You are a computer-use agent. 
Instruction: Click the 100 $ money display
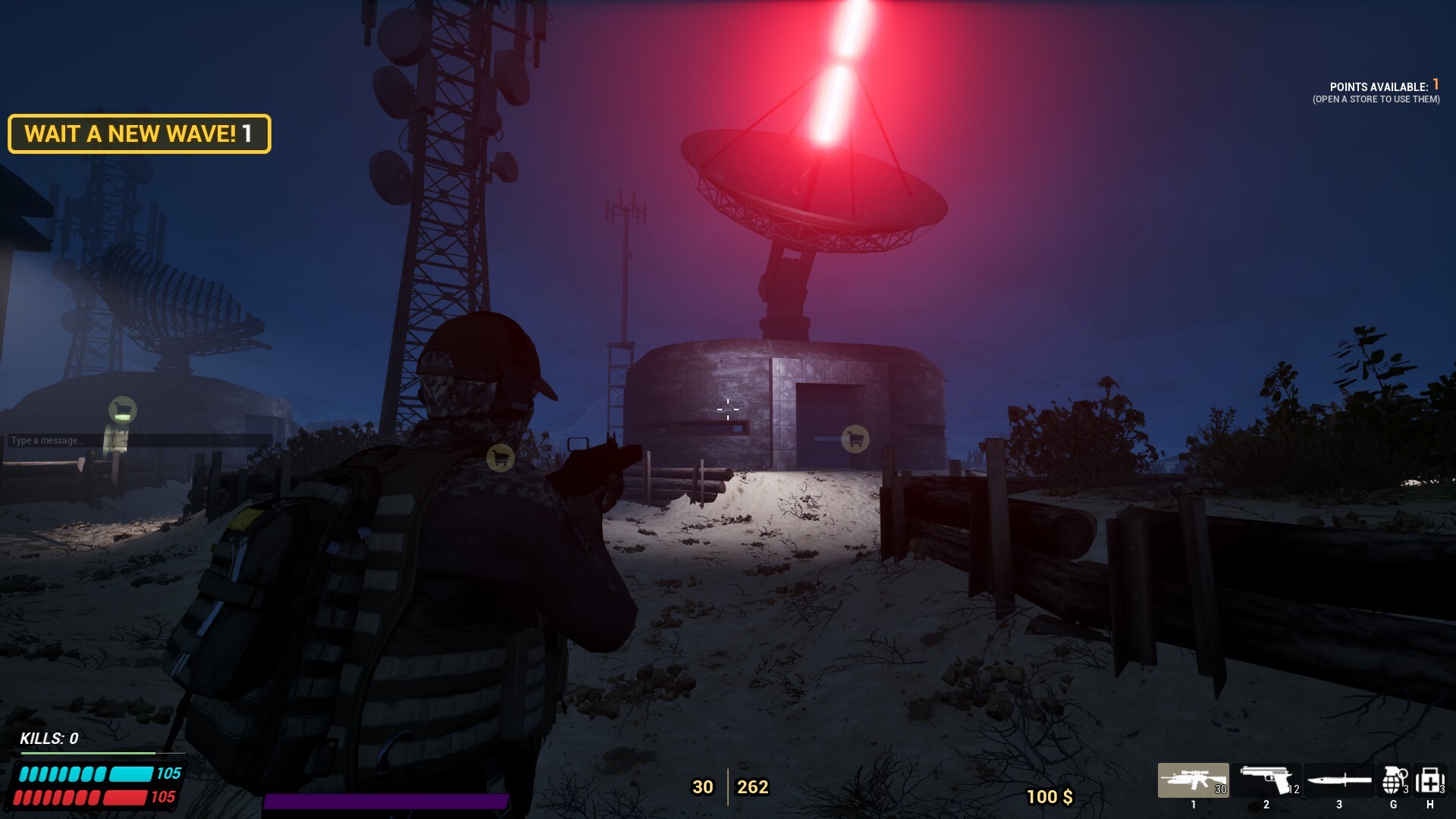1050,798
